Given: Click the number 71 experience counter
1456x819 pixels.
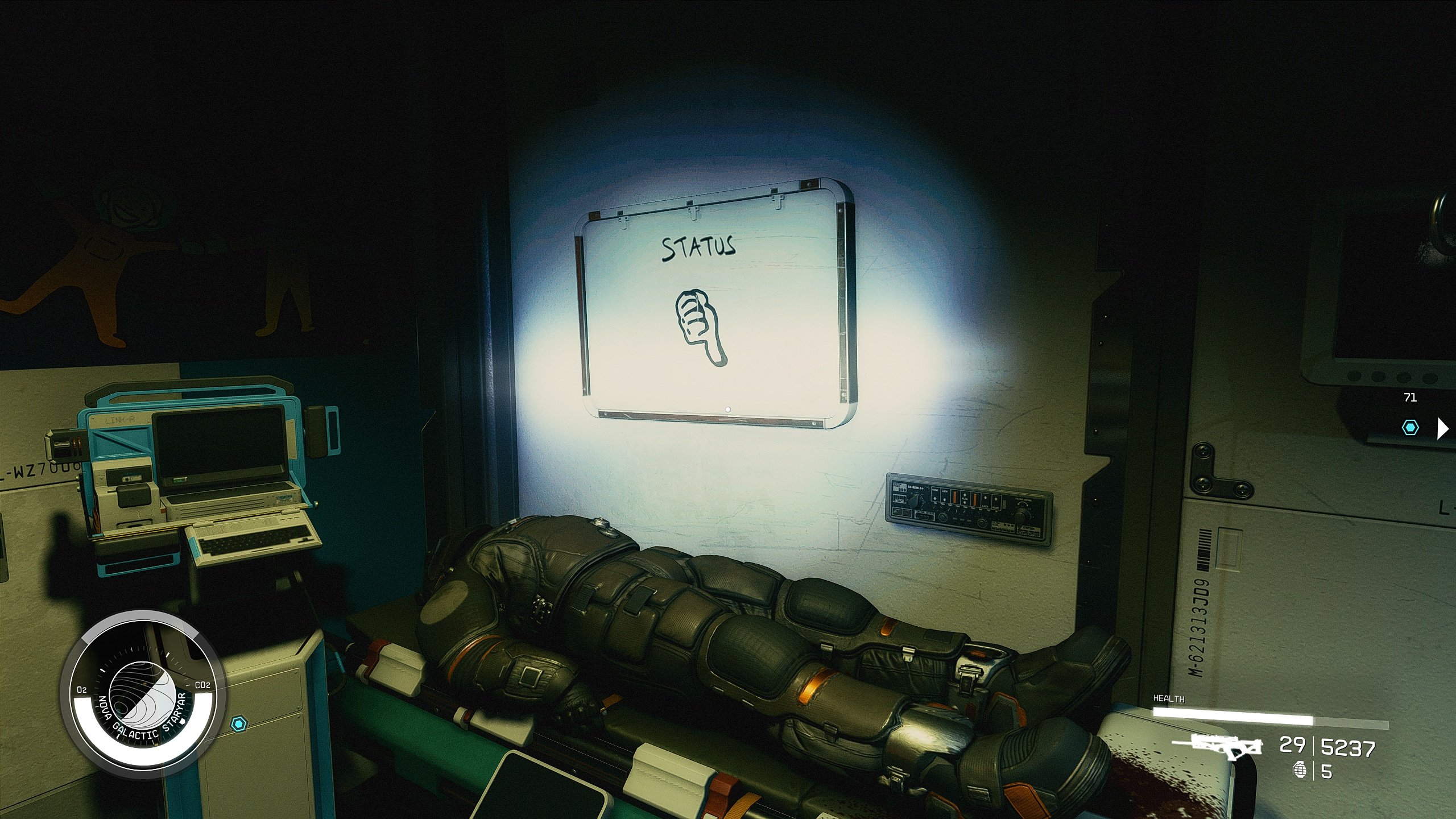Looking at the screenshot, I should pos(1409,398).
